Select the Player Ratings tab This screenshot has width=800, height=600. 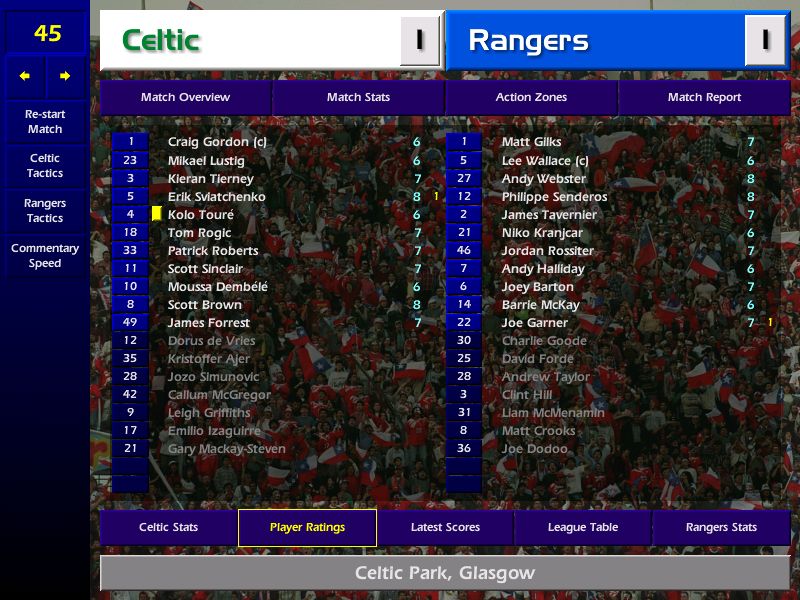pyautogui.click(x=307, y=527)
